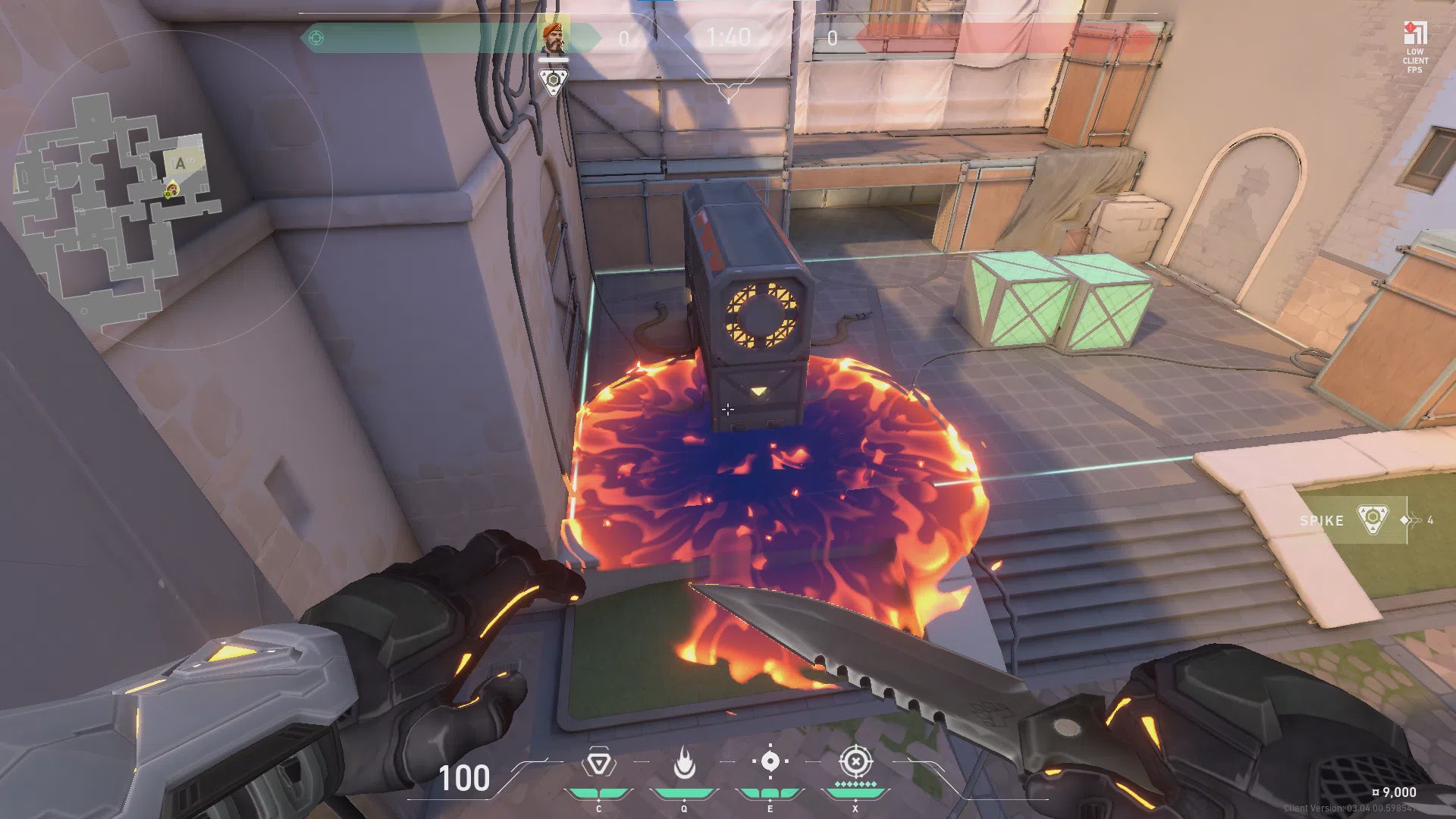
Task: Choose the Sky Smoke ability icon
Action: coord(770,761)
